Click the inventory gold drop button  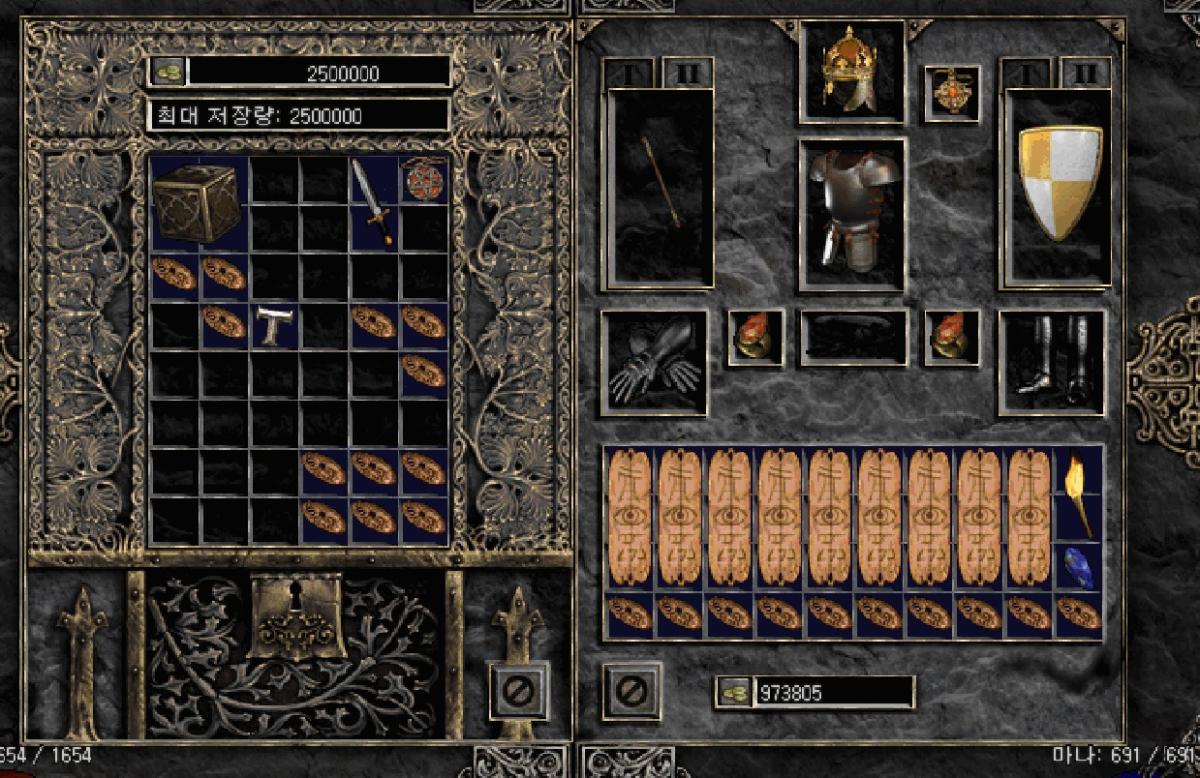[734, 692]
